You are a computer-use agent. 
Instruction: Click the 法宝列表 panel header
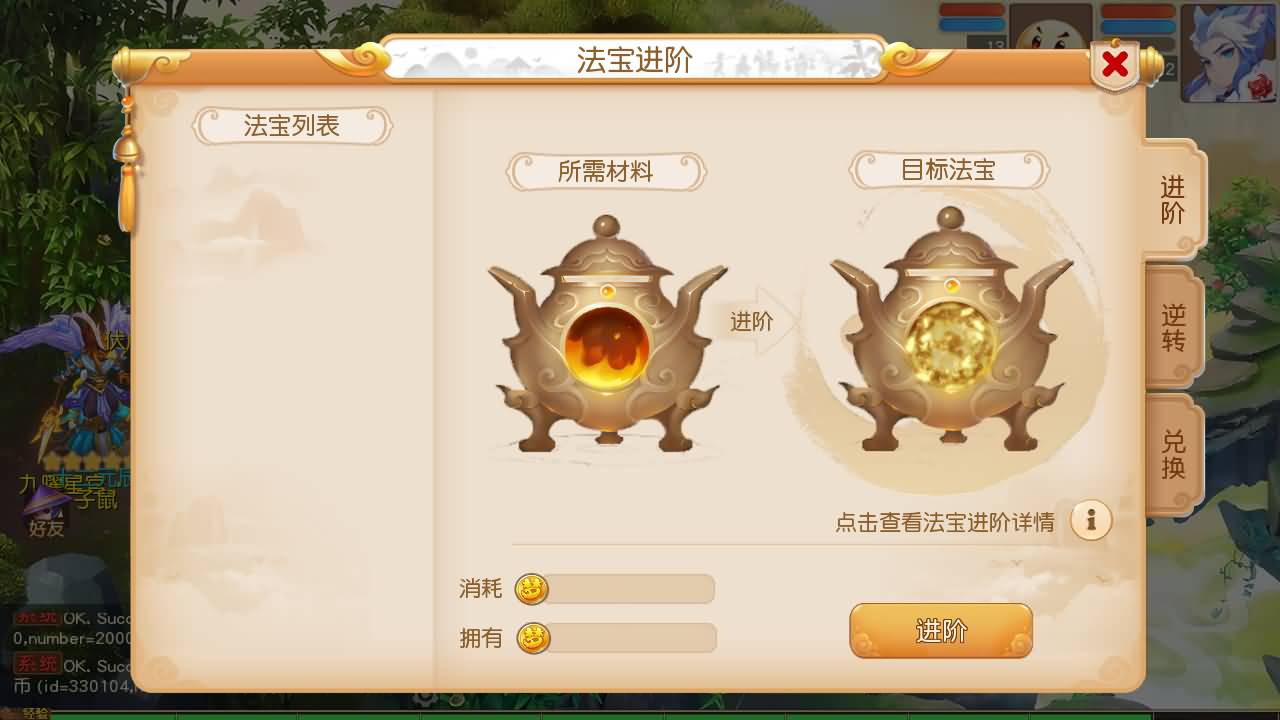pyautogui.click(x=292, y=126)
